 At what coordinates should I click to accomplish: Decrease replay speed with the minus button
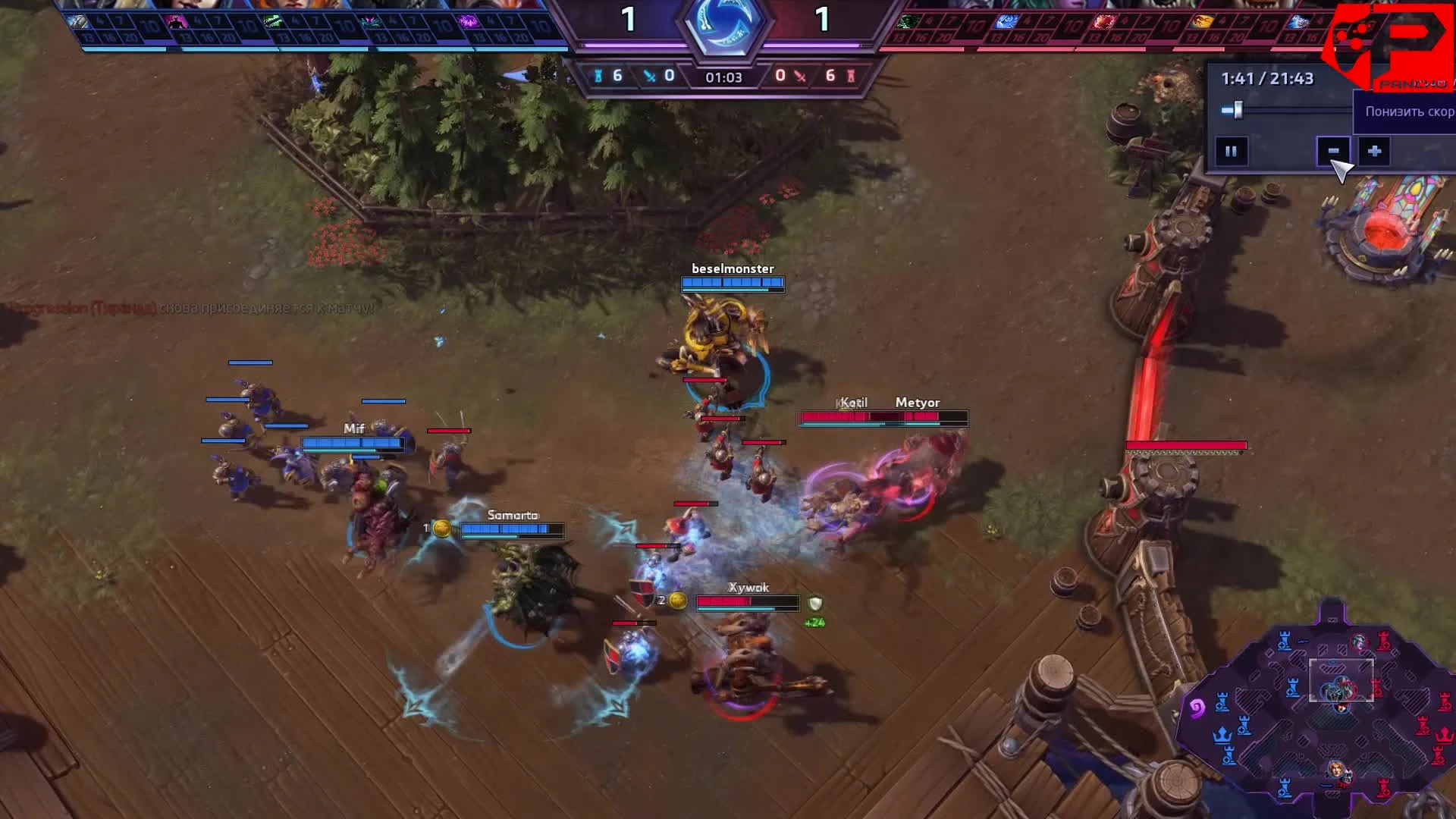[x=1334, y=149]
